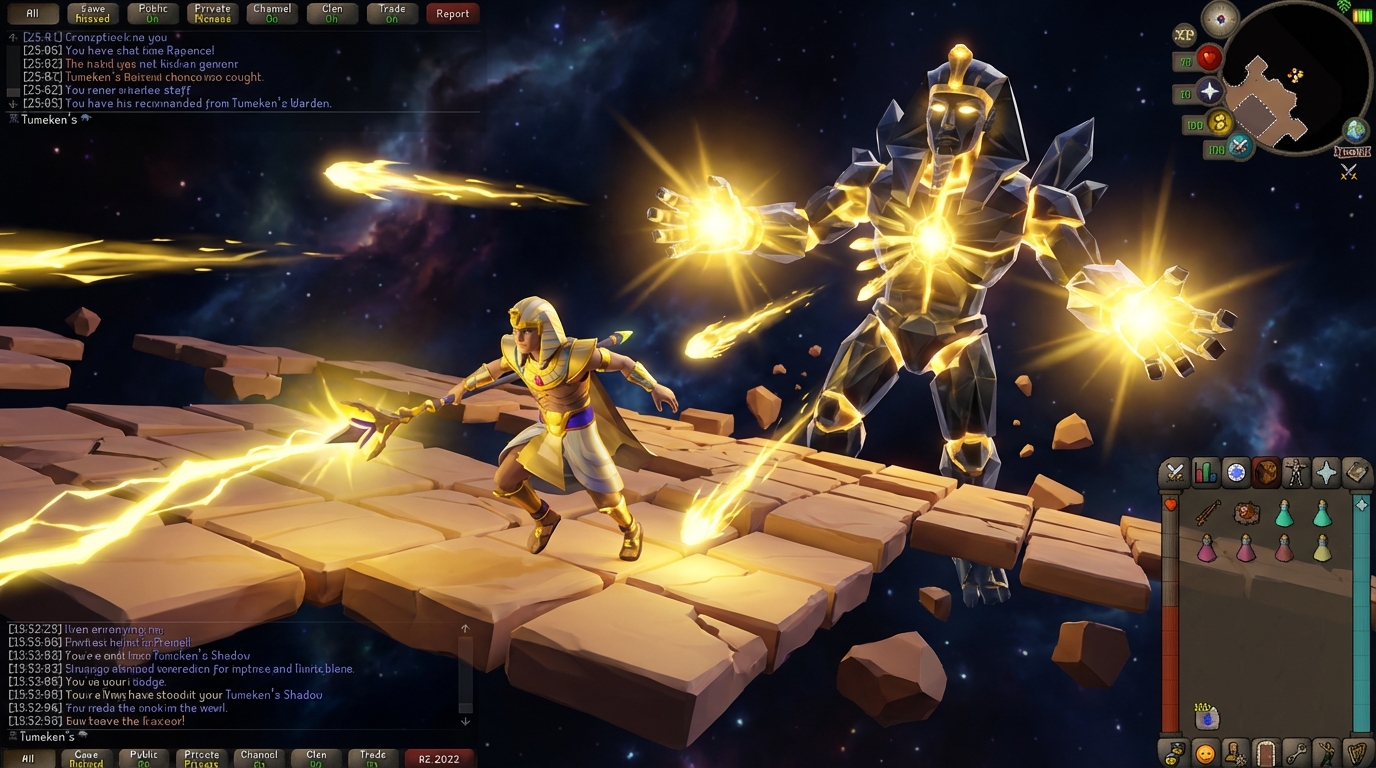Viewport: 1376px width, 768px height.
Task: Click the chatbox scroll-up arrow
Action: [463, 628]
